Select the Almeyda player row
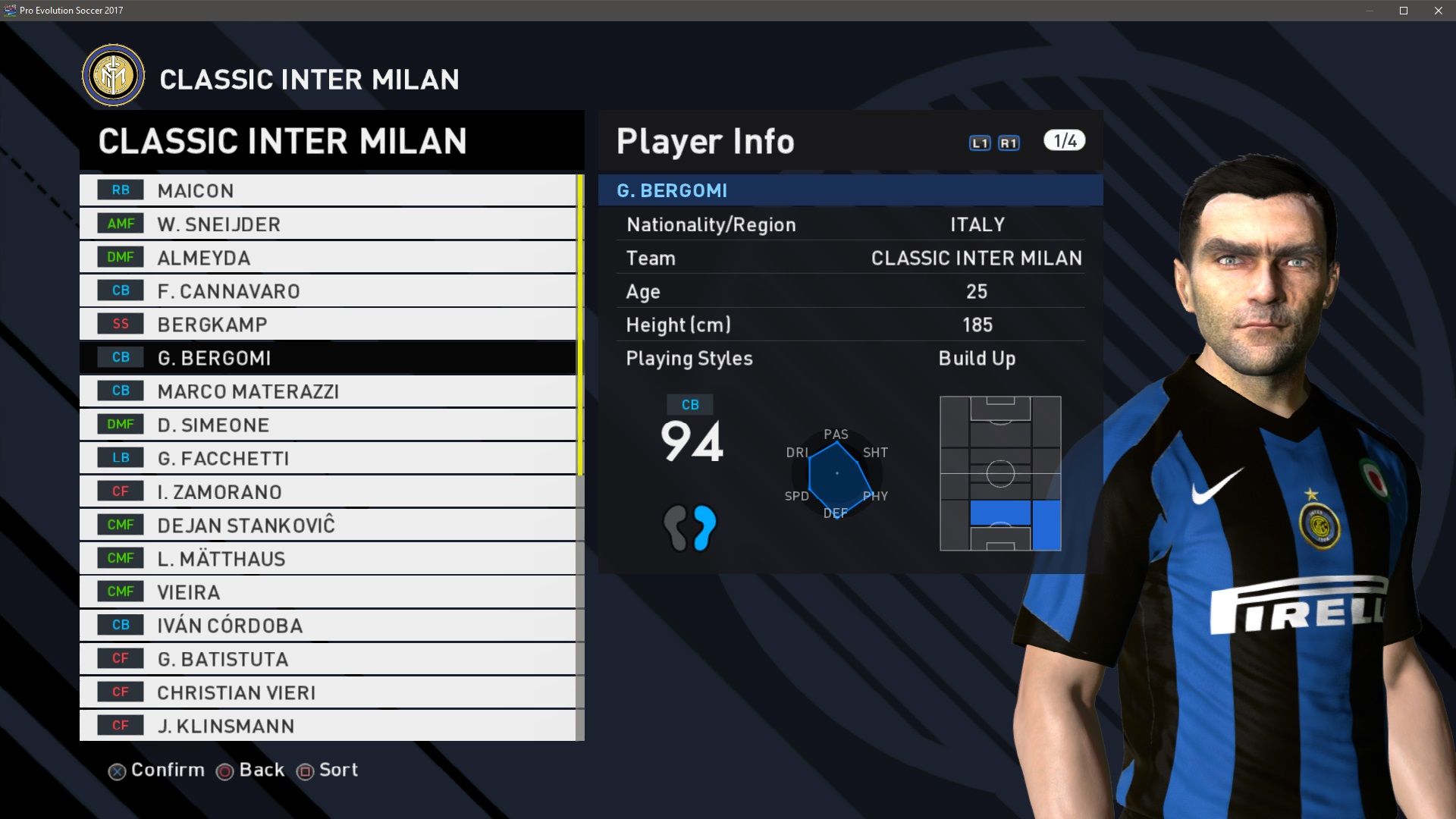Viewport: 1456px width, 819px height. [328, 257]
